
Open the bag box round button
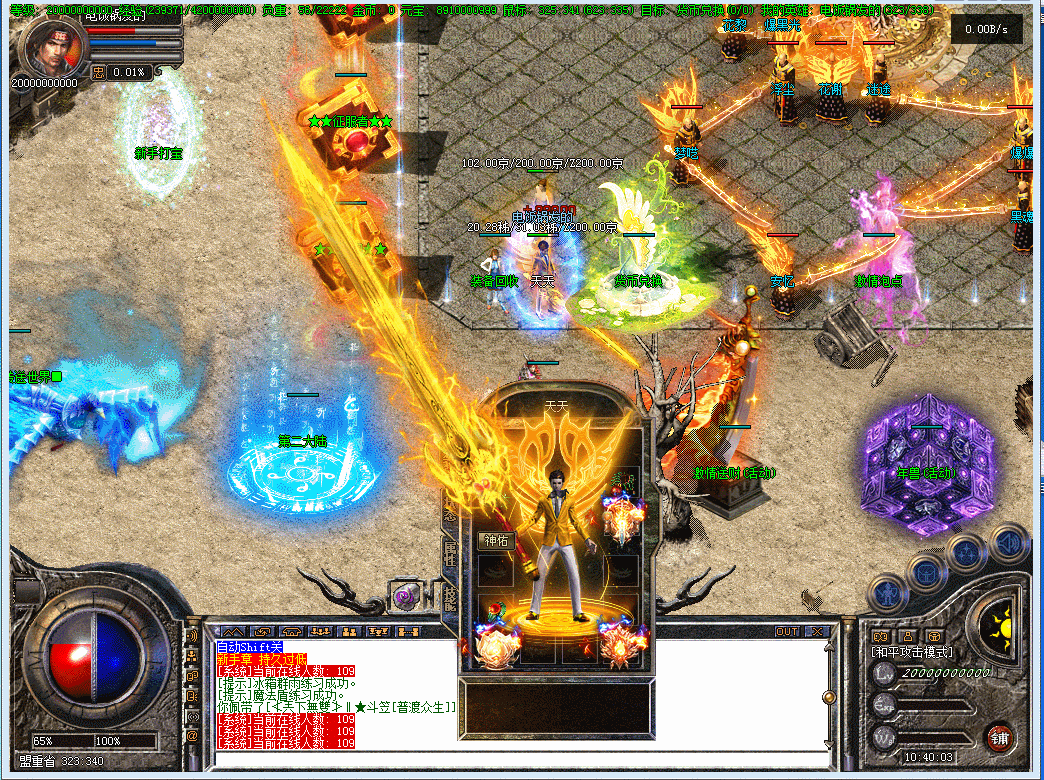click(x=927, y=572)
